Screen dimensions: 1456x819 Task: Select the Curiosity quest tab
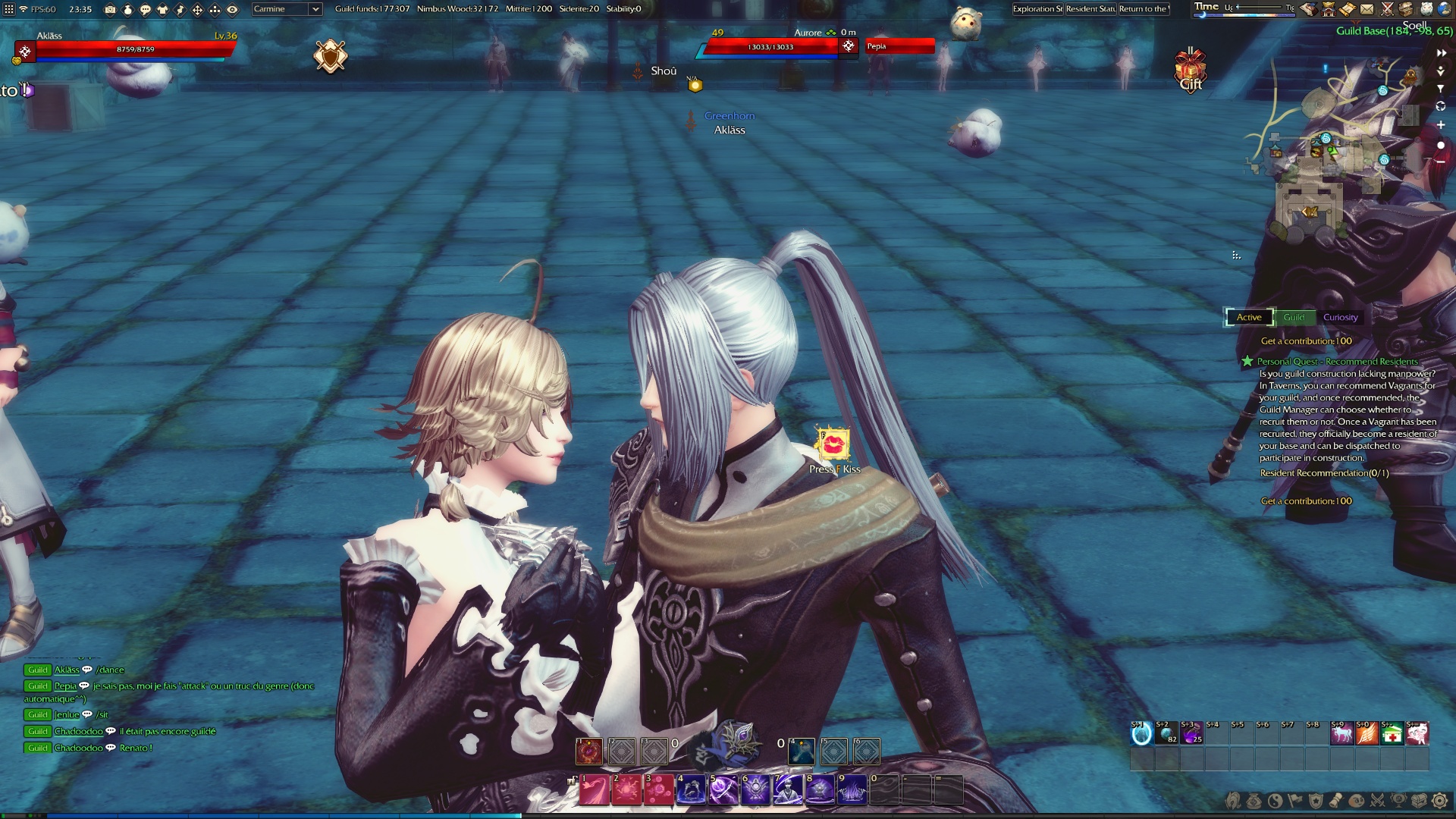(x=1340, y=318)
